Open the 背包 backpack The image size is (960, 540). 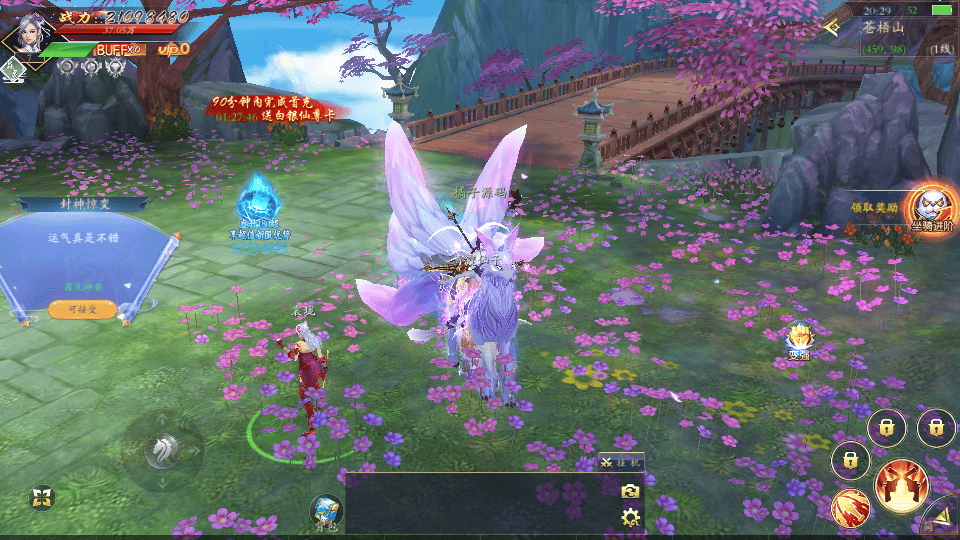(x=326, y=511)
